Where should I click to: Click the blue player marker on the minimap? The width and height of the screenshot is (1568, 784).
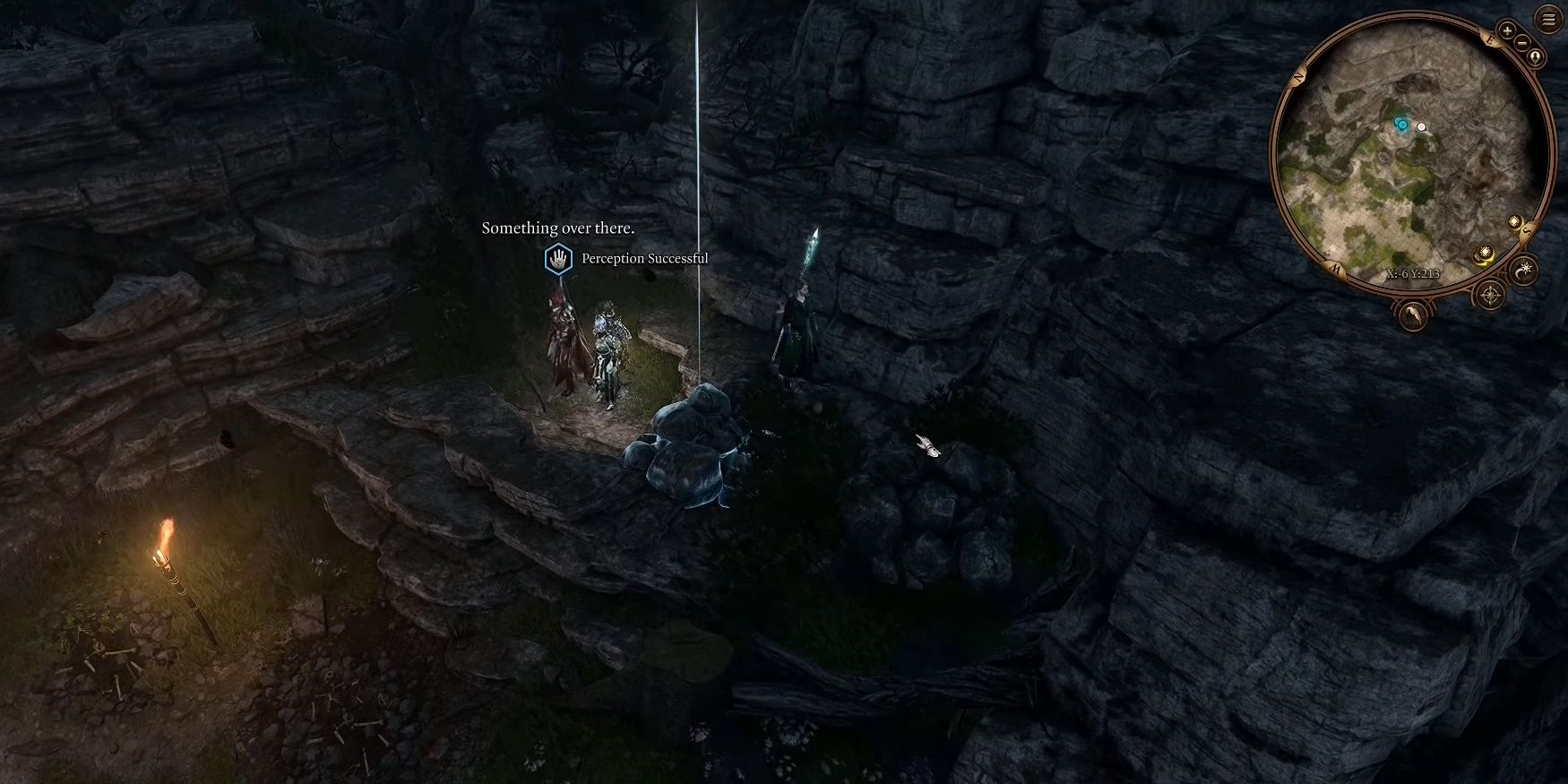point(1402,125)
